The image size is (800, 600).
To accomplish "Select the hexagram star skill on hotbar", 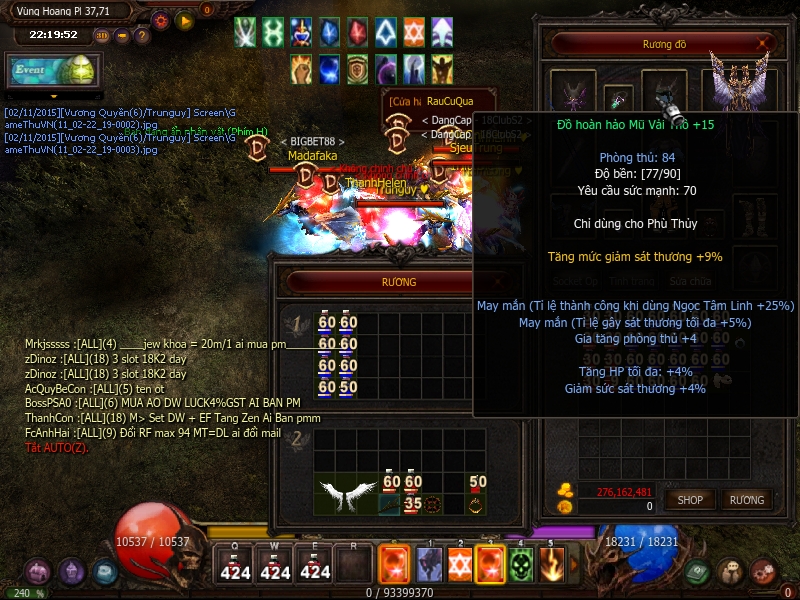I will 459,566.
